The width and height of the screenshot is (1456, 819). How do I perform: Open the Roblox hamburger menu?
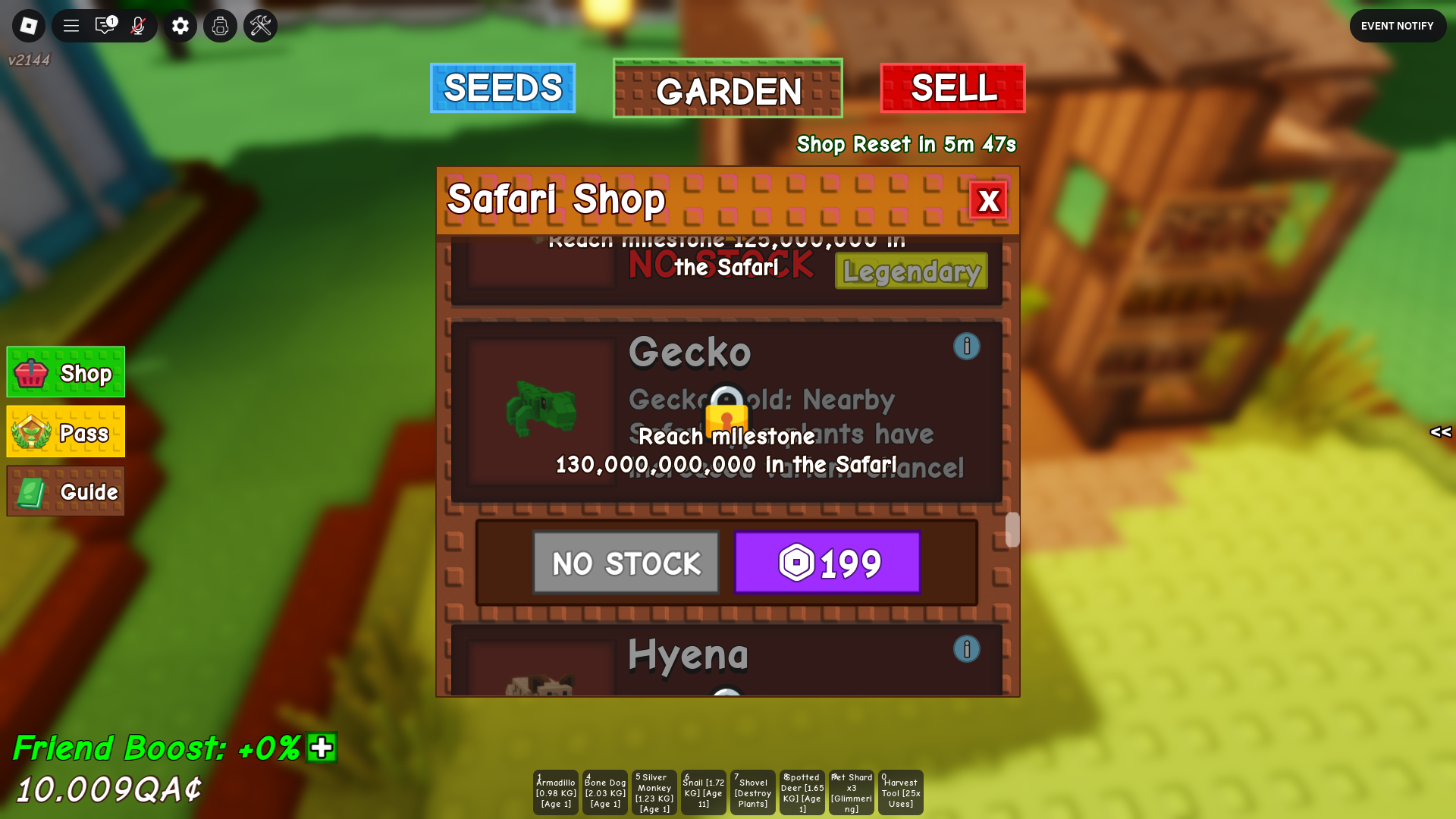tap(70, 25)
